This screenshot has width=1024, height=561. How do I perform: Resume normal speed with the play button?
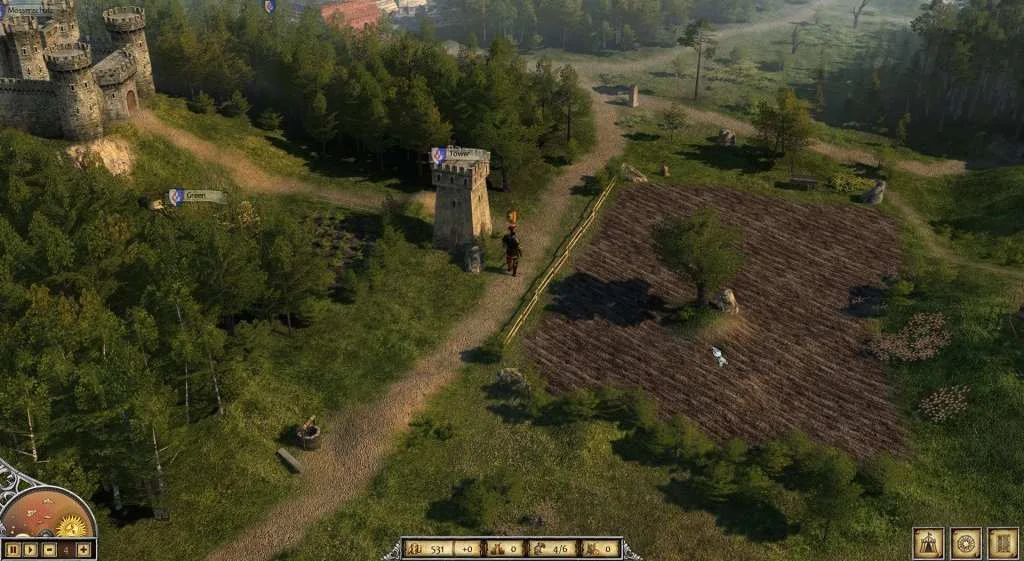click(30, 549)
